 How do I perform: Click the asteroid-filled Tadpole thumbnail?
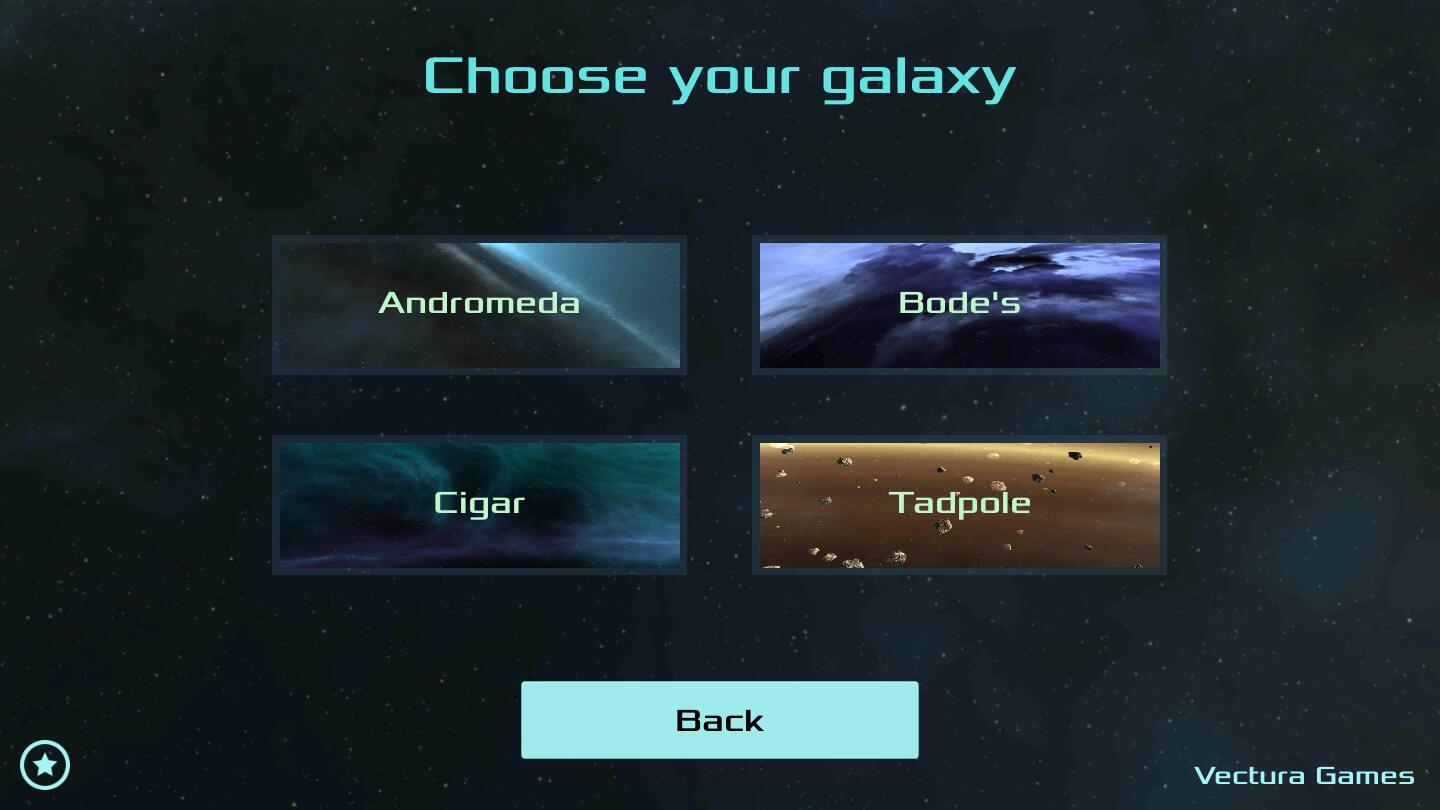960,504
